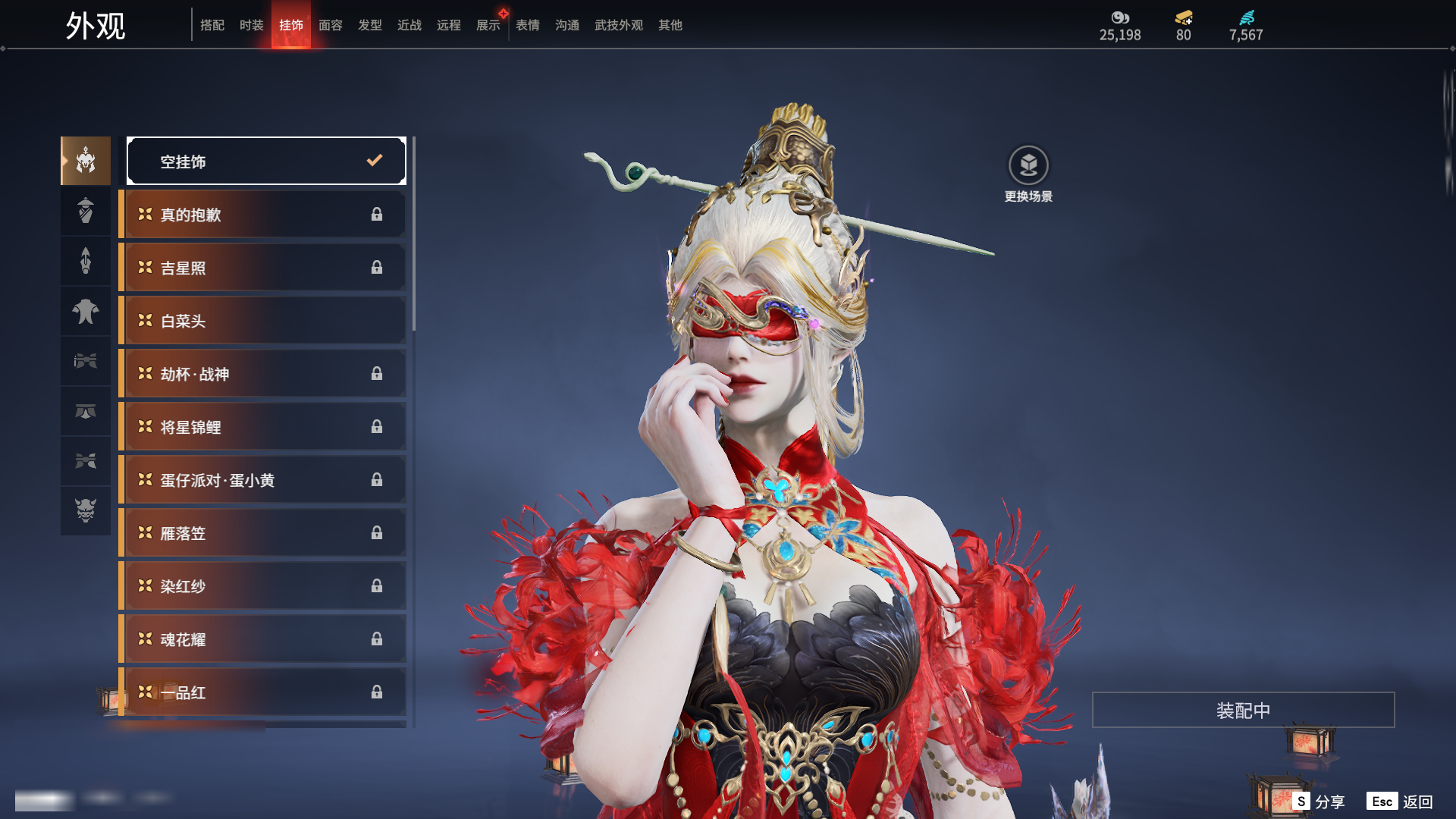Switch to the 表情 tab
Image resolution: width=1456 pixels, height=819 pixels.
pos(527,25)
